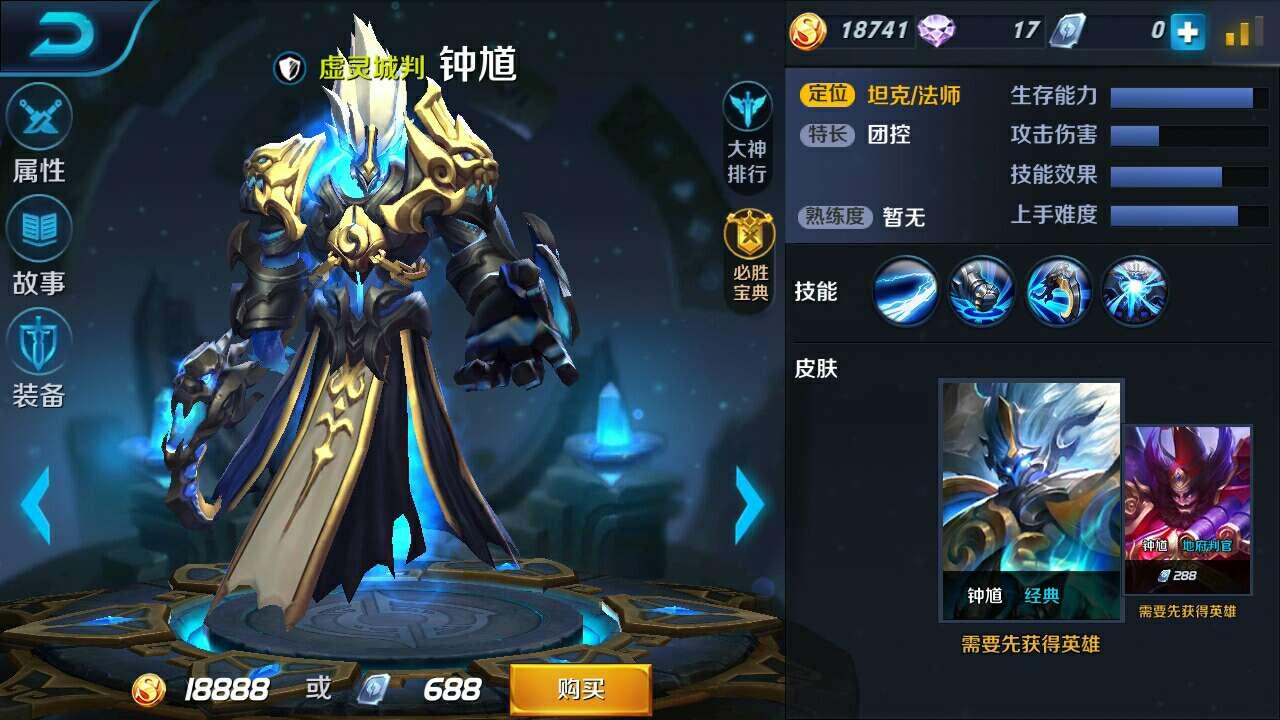
Task: Open the 必胜宝典 guide
Action: click(749, 257)
